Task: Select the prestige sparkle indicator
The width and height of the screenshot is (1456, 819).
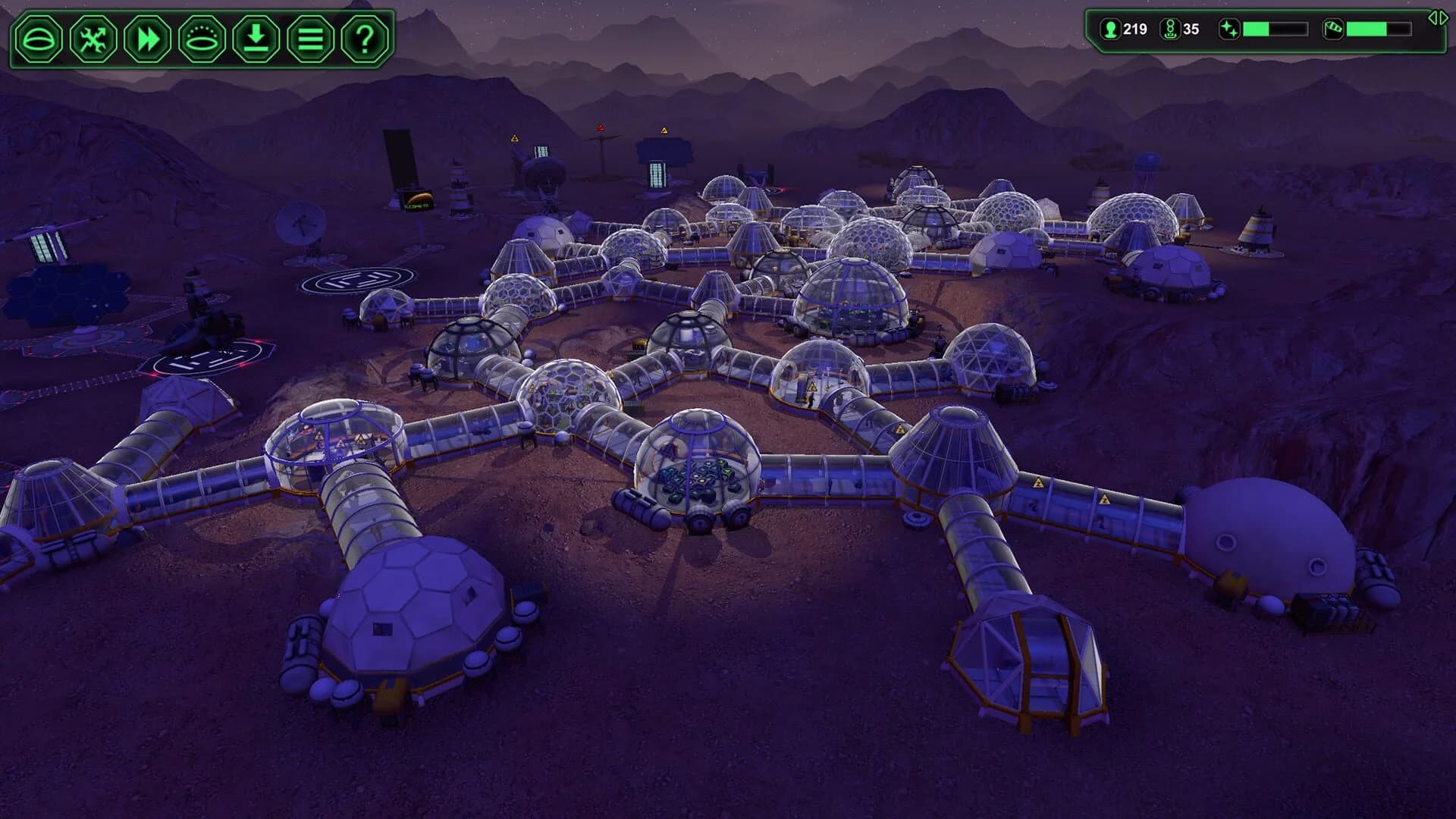Action: click(x=1228, y=30)
